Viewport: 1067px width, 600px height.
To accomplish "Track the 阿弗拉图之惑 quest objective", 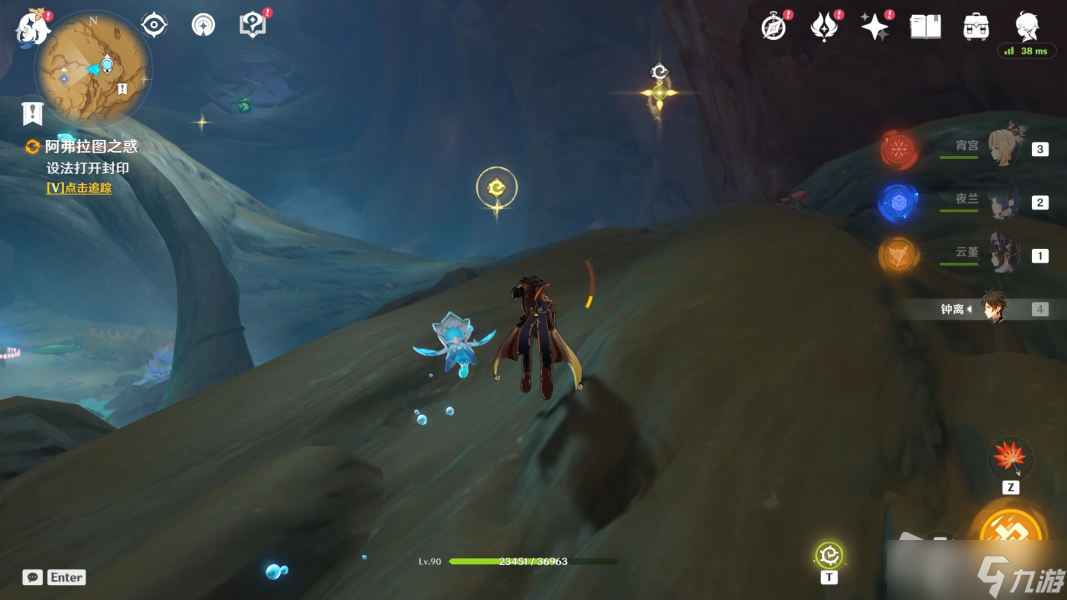I will coord(79,187).
